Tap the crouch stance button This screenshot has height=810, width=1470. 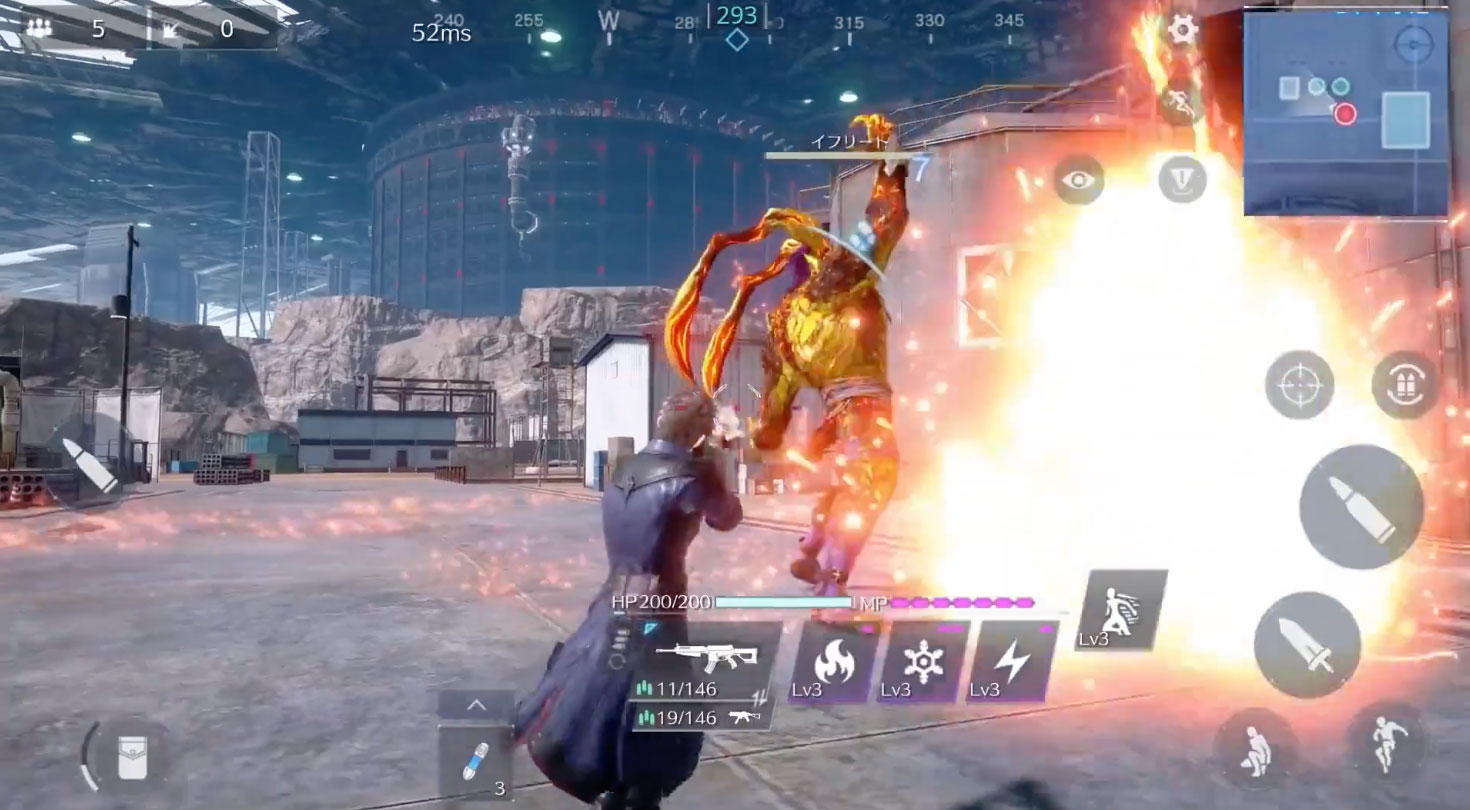coord(1256,748)
